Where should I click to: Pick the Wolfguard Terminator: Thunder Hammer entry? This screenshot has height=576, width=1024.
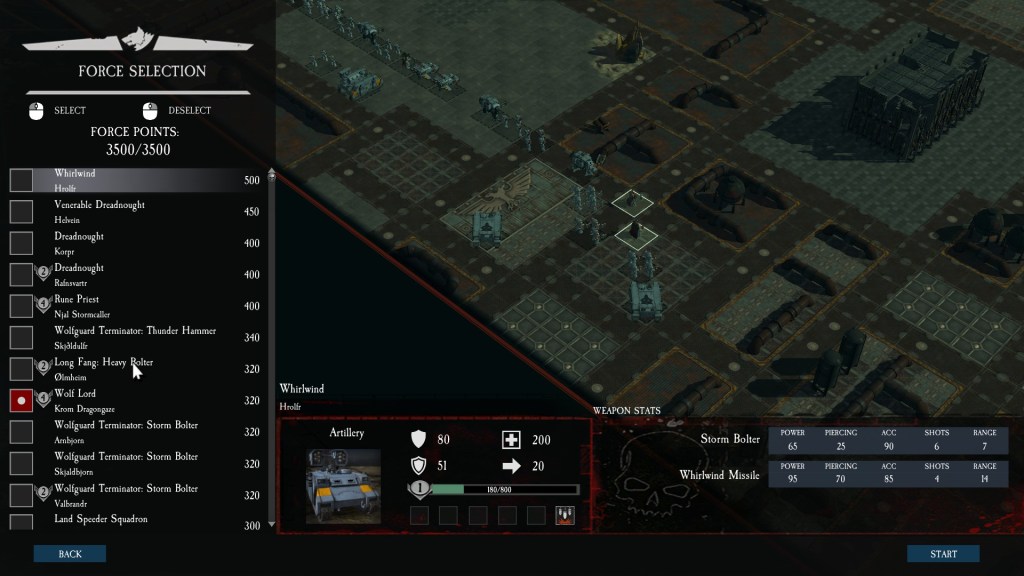(x=135, y=337)
